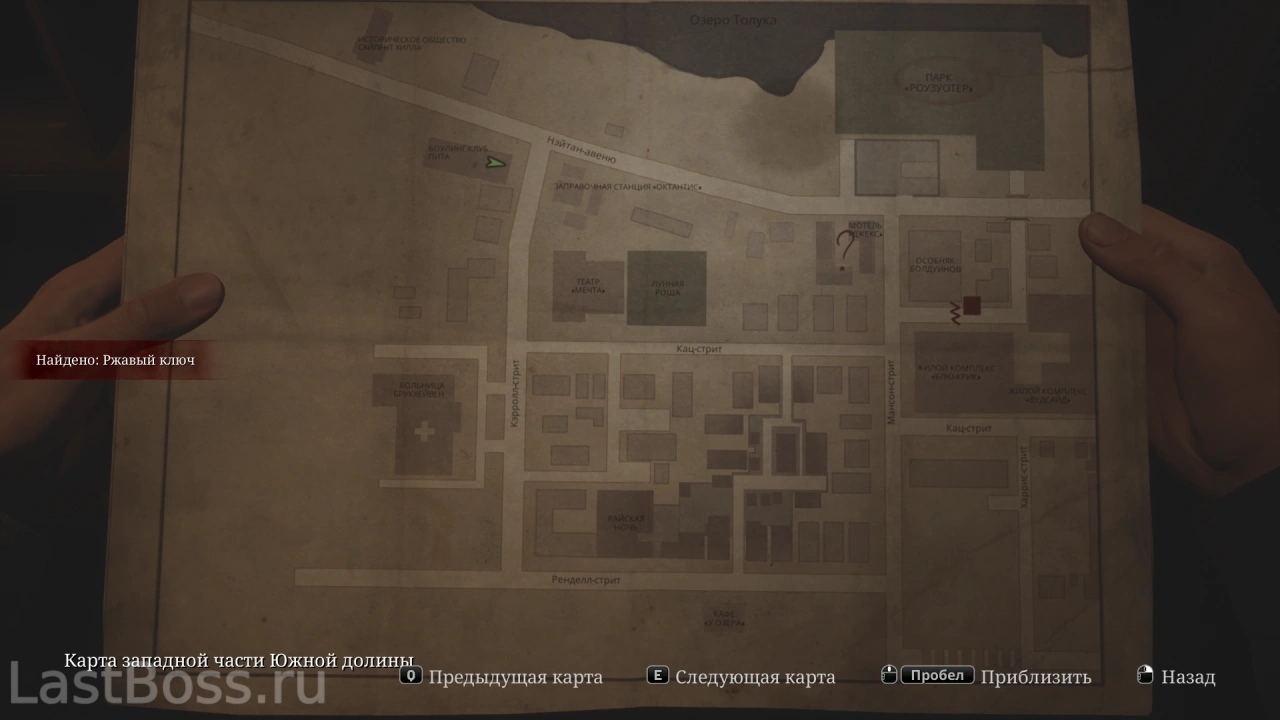Click the red square map marker

pos(971,307)
